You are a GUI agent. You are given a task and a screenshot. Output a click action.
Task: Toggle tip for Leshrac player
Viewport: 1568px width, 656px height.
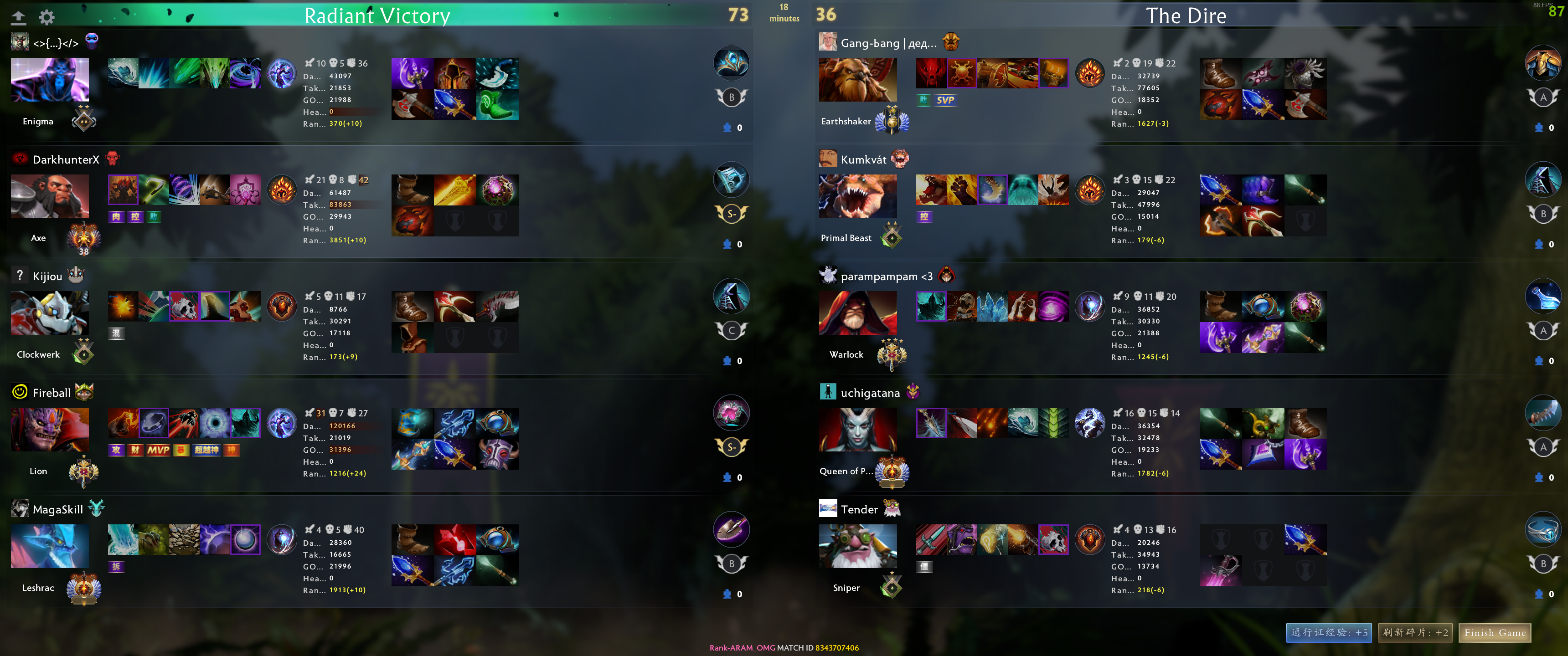(x=728, y=594)
